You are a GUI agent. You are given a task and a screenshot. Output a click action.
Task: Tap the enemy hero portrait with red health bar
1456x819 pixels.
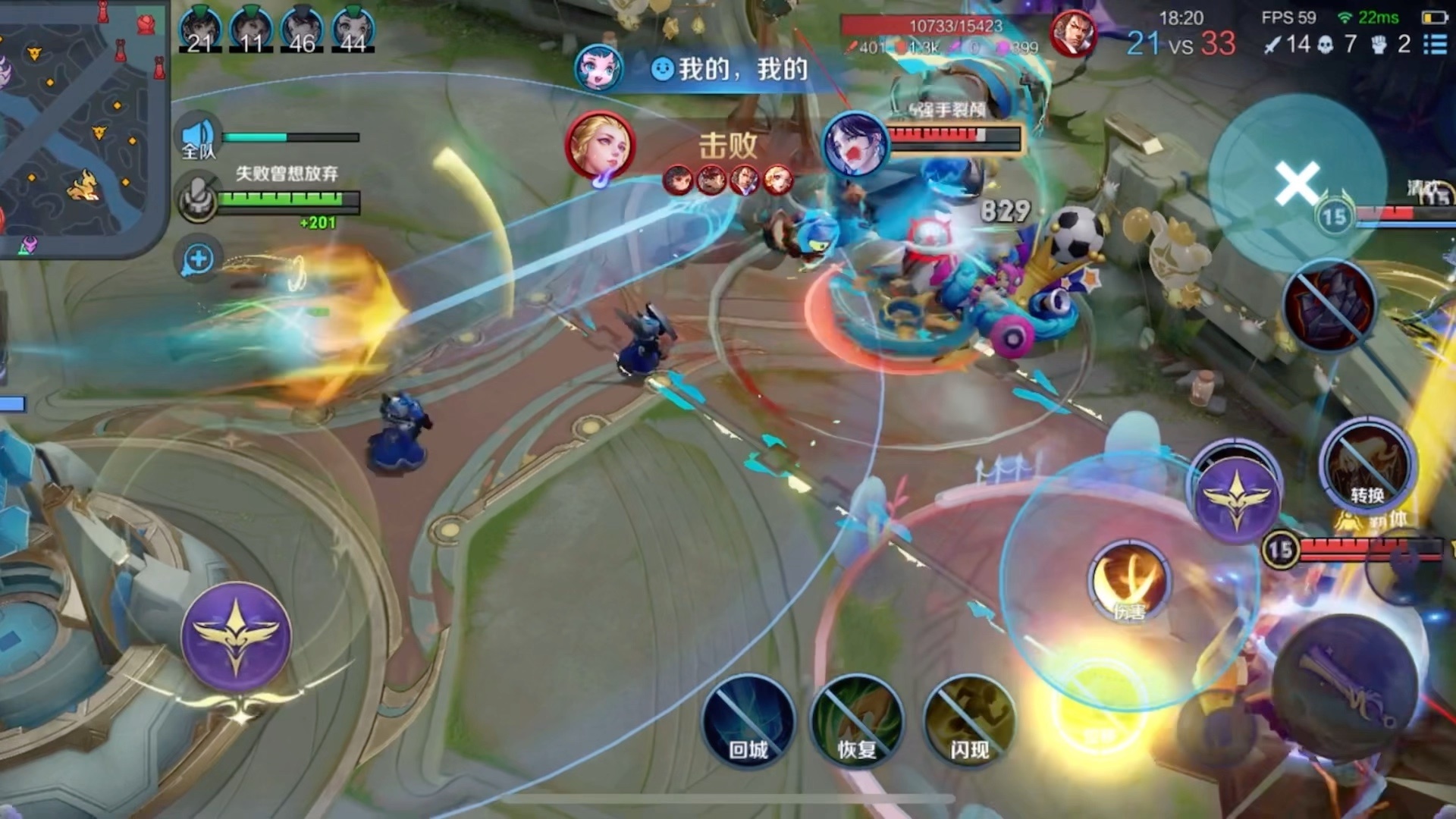[x=856, y=144]
